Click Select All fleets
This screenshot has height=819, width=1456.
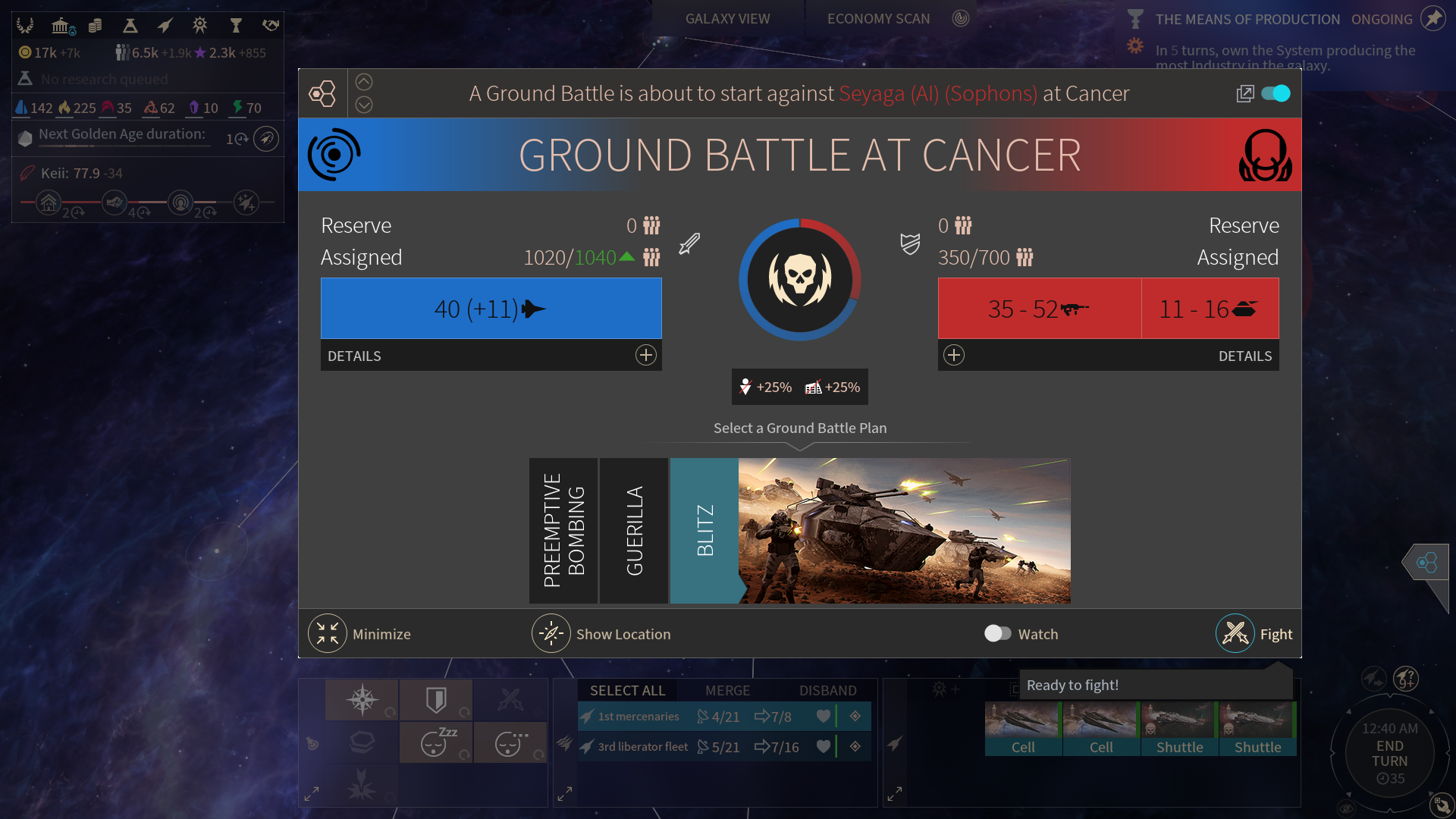[627, 691]
